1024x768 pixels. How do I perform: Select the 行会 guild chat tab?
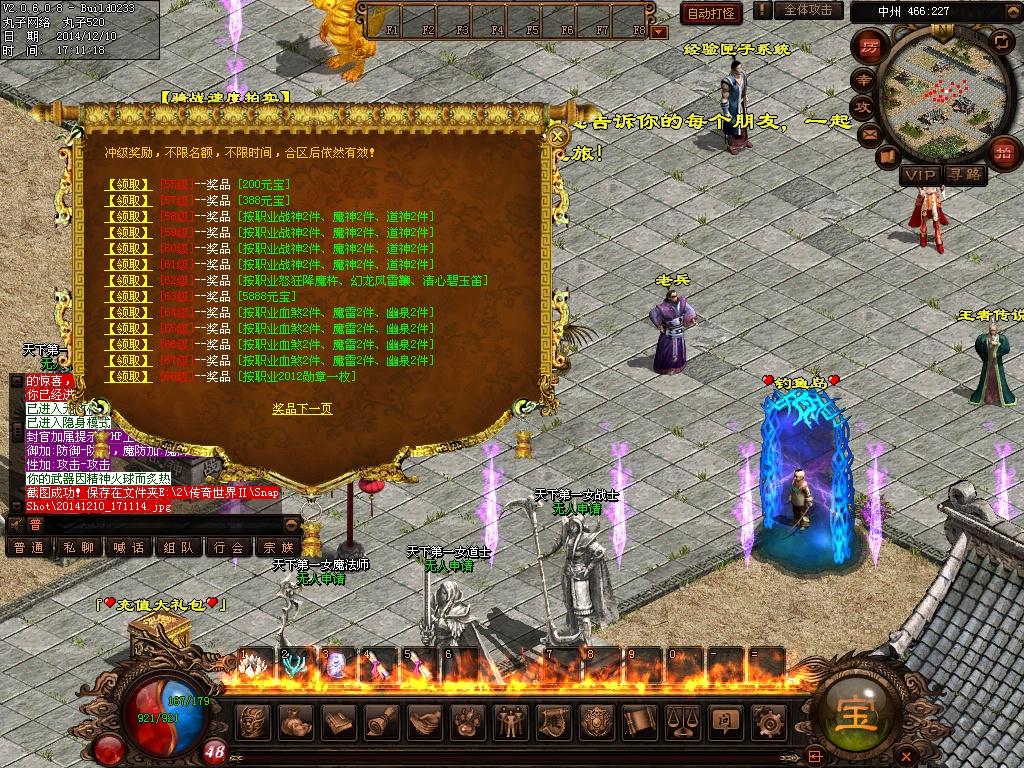point(229,547)
